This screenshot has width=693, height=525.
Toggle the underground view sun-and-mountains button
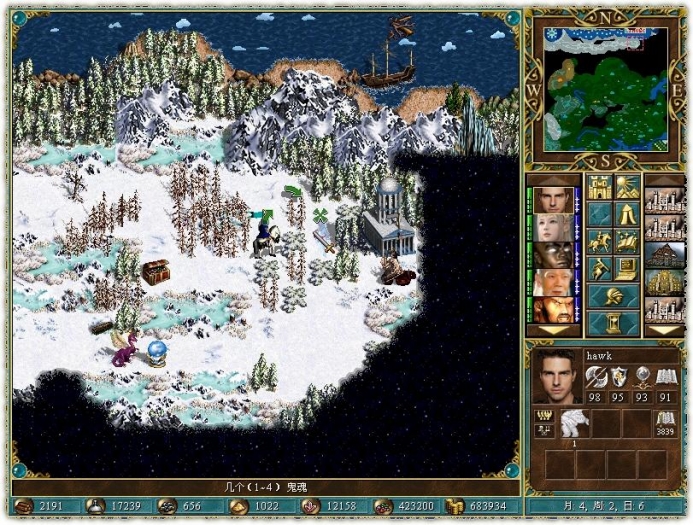627,187
